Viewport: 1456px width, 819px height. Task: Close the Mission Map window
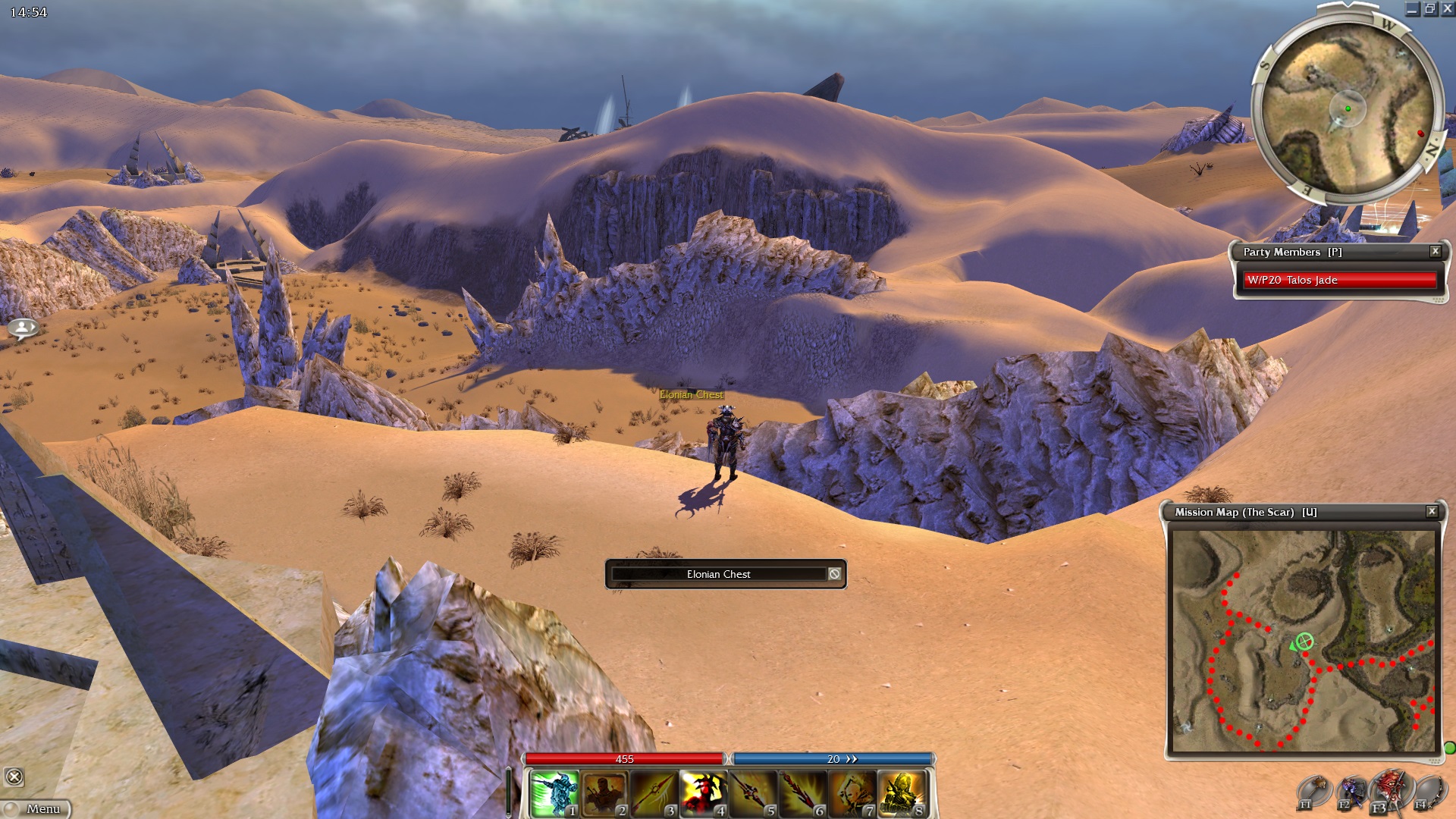click(x=1432, y=512)
